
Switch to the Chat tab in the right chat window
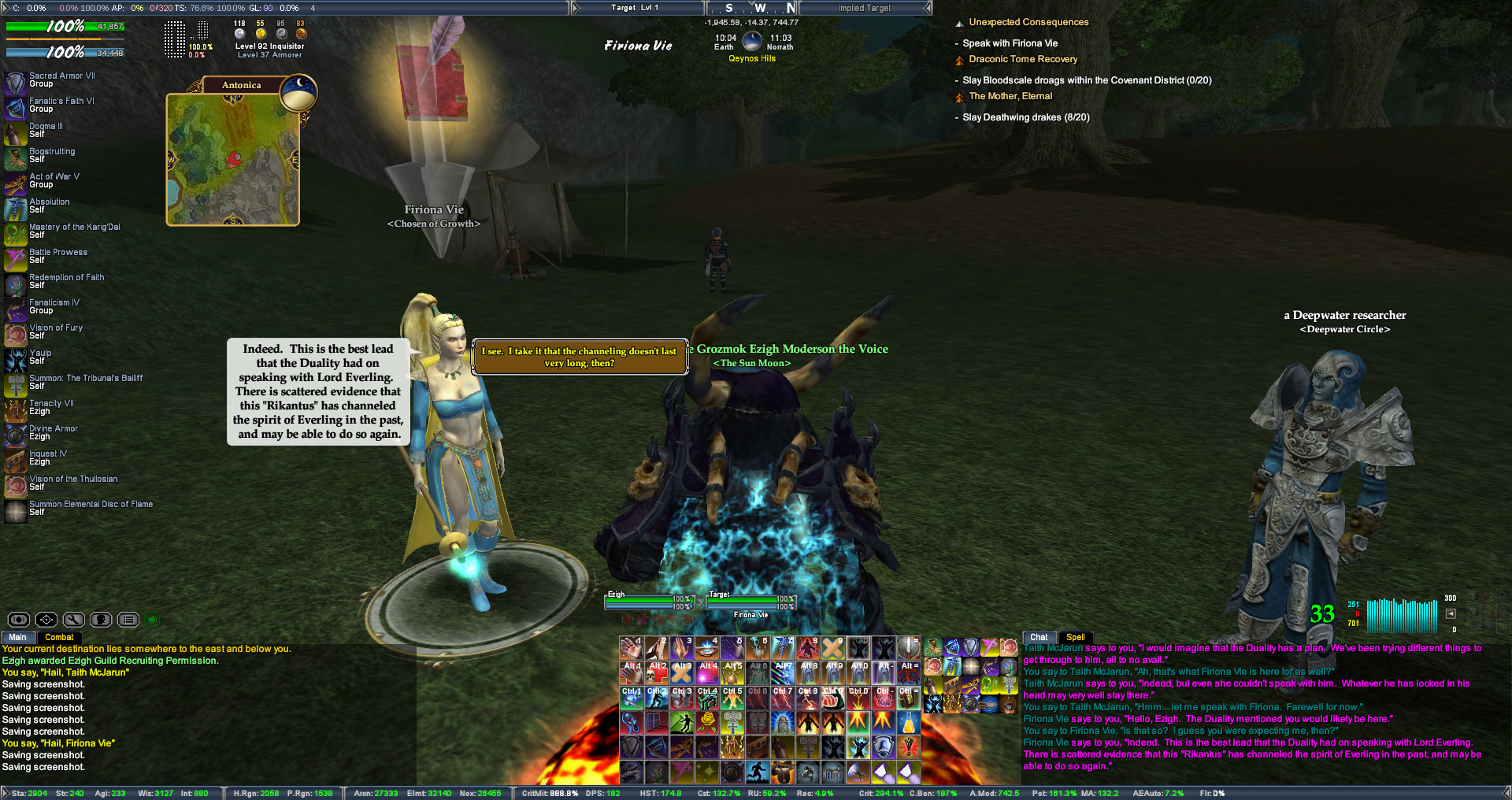[1039, 637]
